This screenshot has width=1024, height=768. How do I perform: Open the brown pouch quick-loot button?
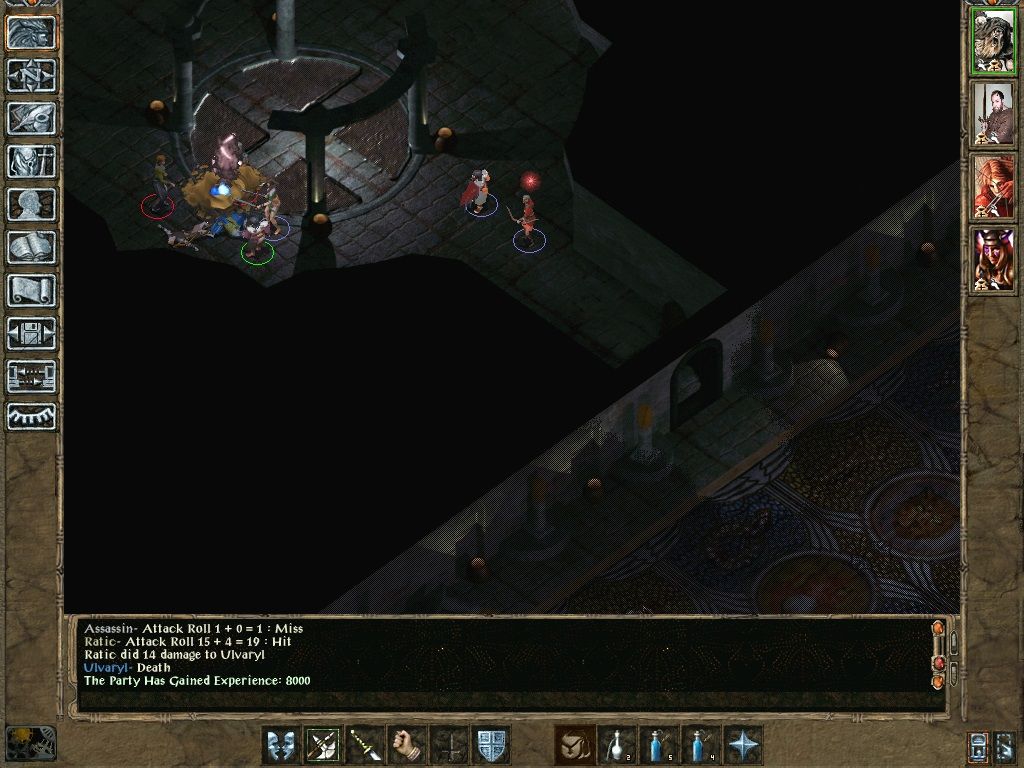pos(575,746)
